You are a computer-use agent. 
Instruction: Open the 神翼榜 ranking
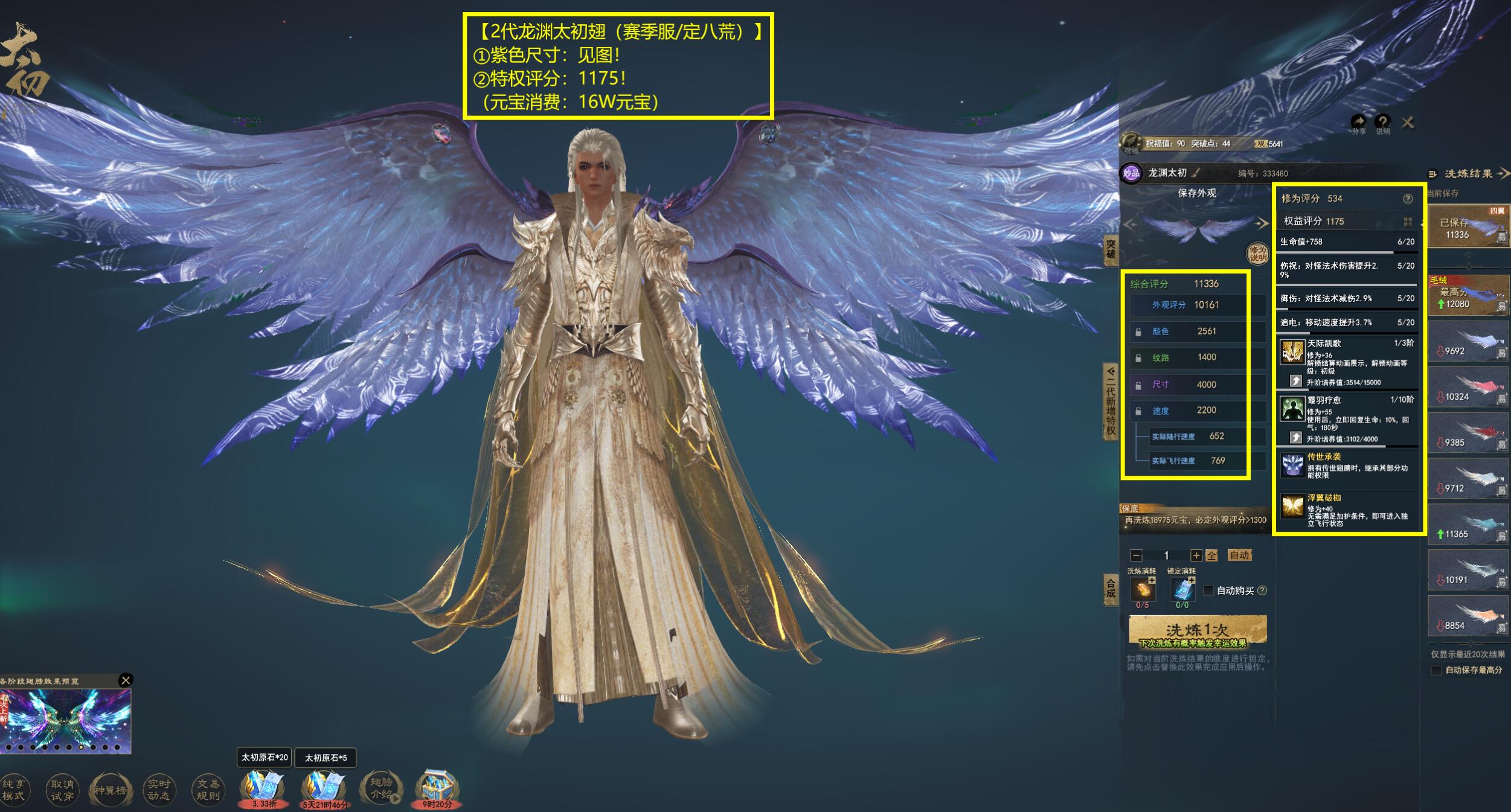pos(110,790)
